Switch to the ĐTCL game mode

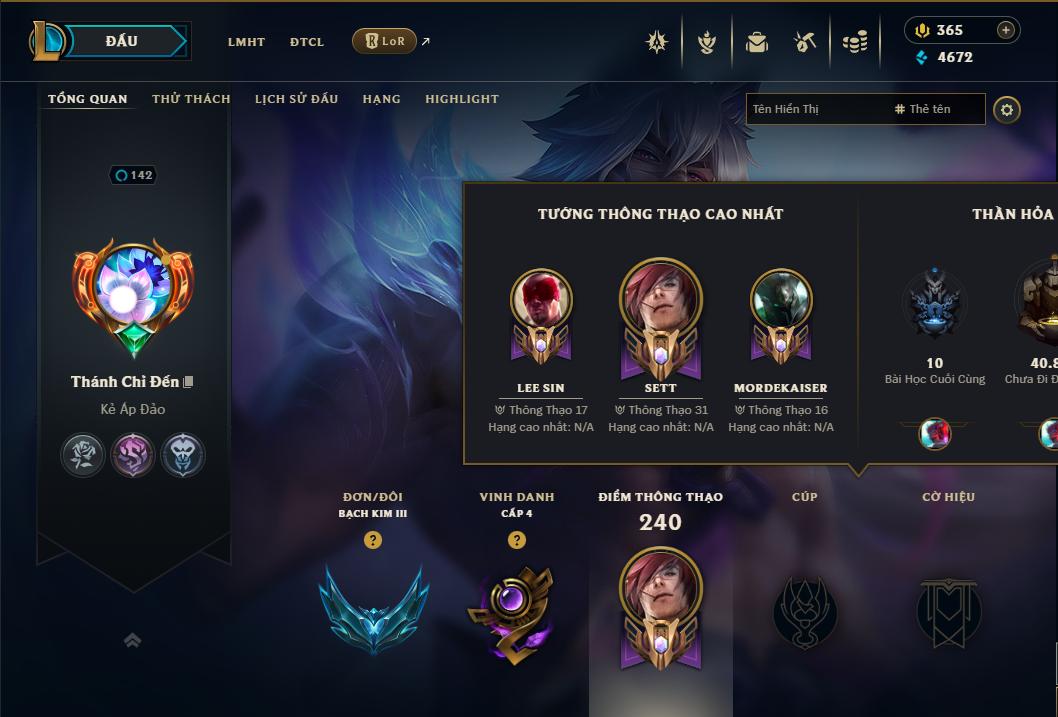307,42
